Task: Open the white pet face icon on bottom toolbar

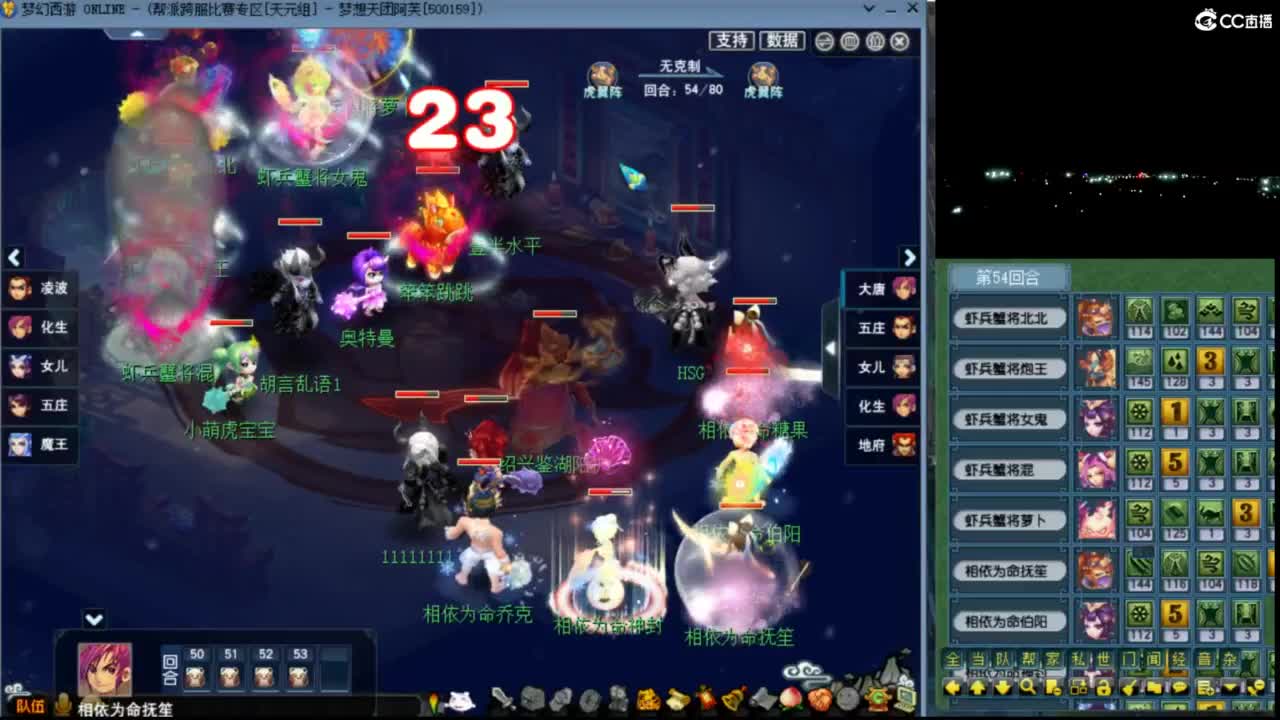Action: (x=460, y=700)
